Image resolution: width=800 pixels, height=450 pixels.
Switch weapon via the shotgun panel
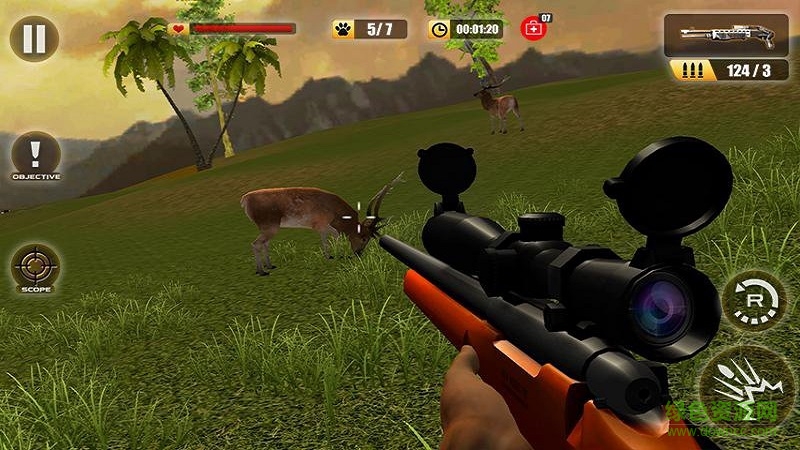pos(725,35)
